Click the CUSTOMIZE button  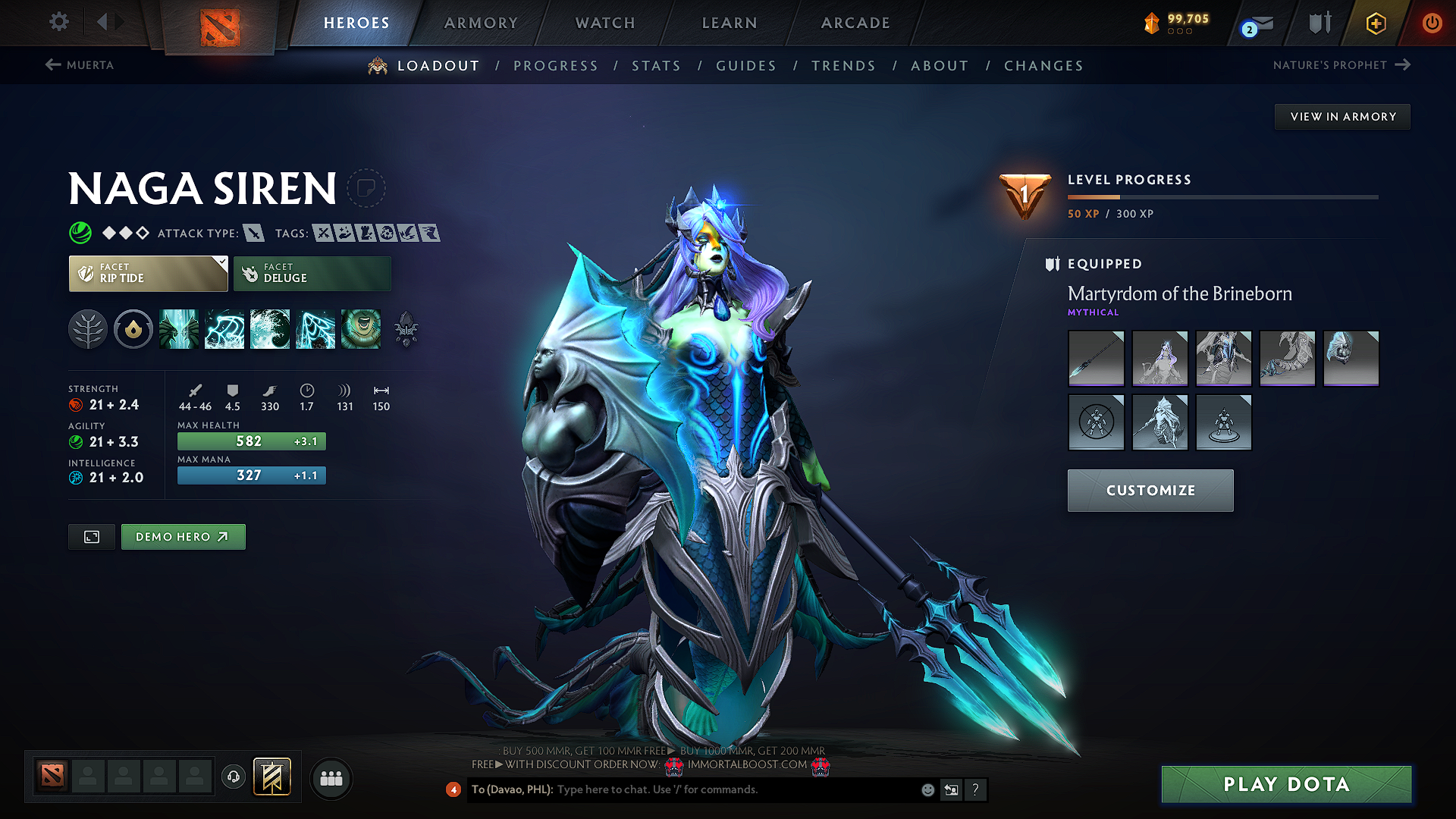pyautogui.click(x=1150, y=490)
